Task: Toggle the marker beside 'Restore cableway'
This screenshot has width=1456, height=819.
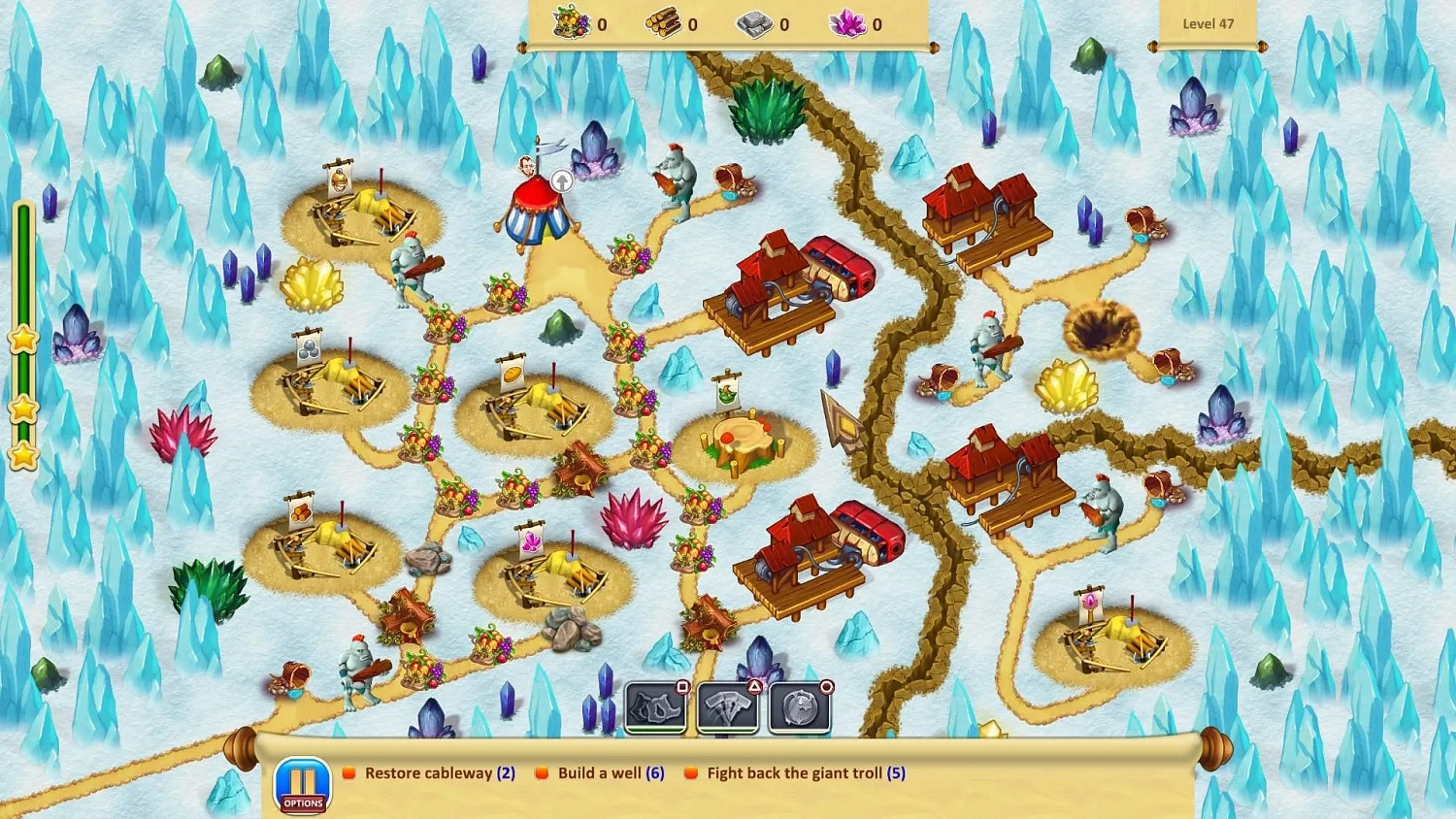Action: (347, 772)
